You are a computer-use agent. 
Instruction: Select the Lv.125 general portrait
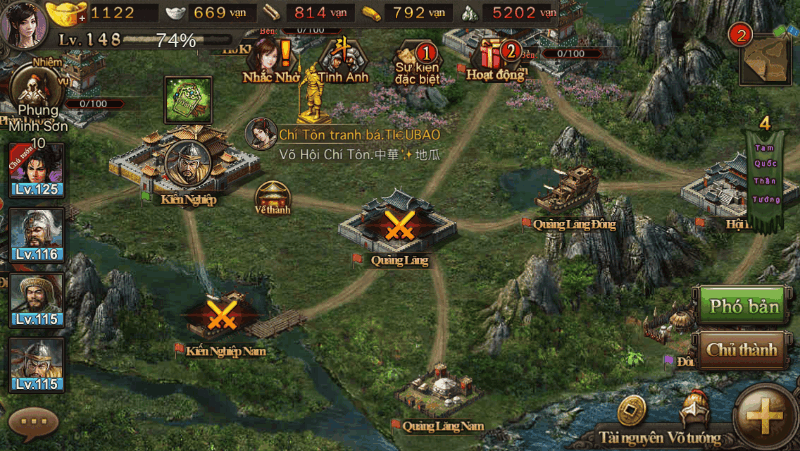click(36, 169)
